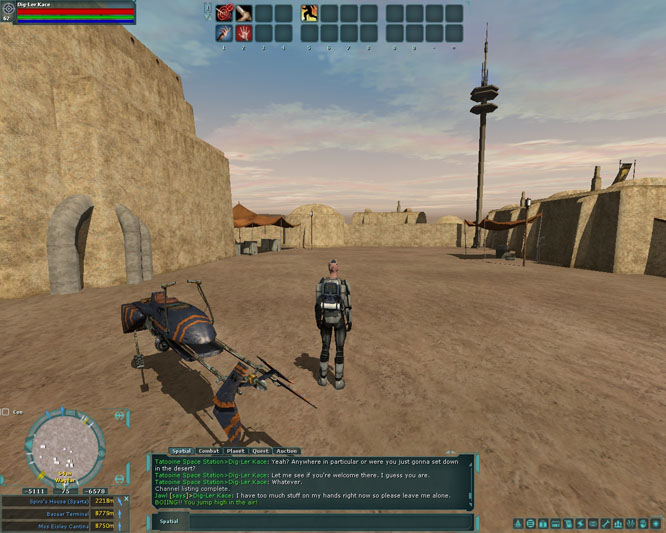Close the waypoint tracker list
Screen dimensions: 666x533
coord(124,499)
